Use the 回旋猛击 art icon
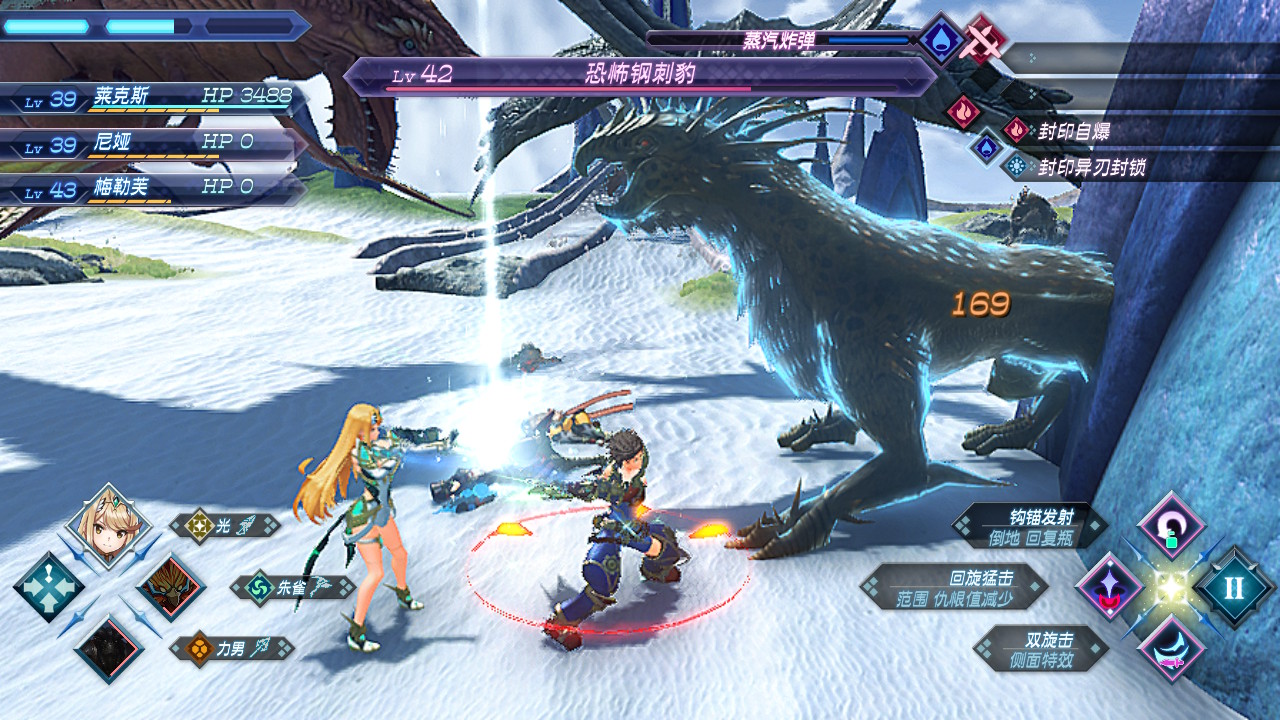1280x720 pixels. pos(1109,587)
